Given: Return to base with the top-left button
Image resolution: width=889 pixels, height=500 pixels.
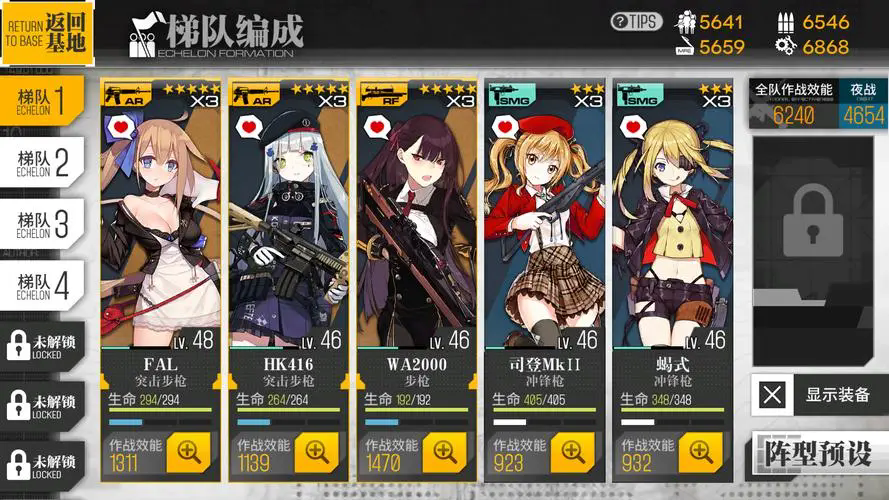Looking at the screenshot, I should [47, 33].
